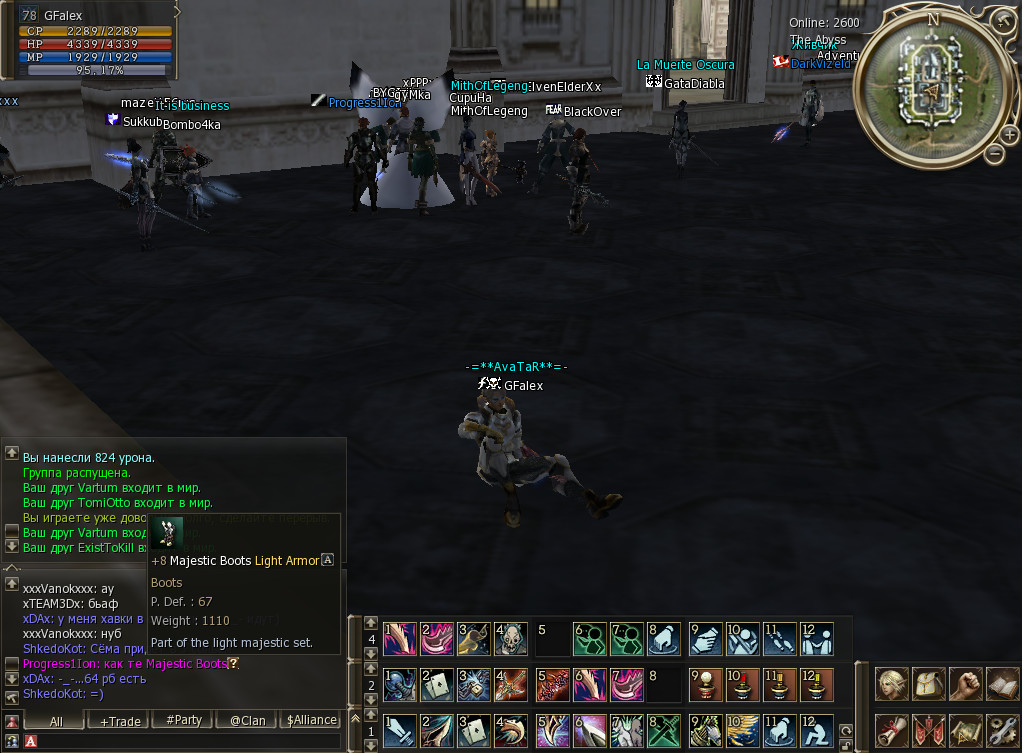Click the question mark item link in chat
Screen dimensions: 1024x753
(234, 664)
